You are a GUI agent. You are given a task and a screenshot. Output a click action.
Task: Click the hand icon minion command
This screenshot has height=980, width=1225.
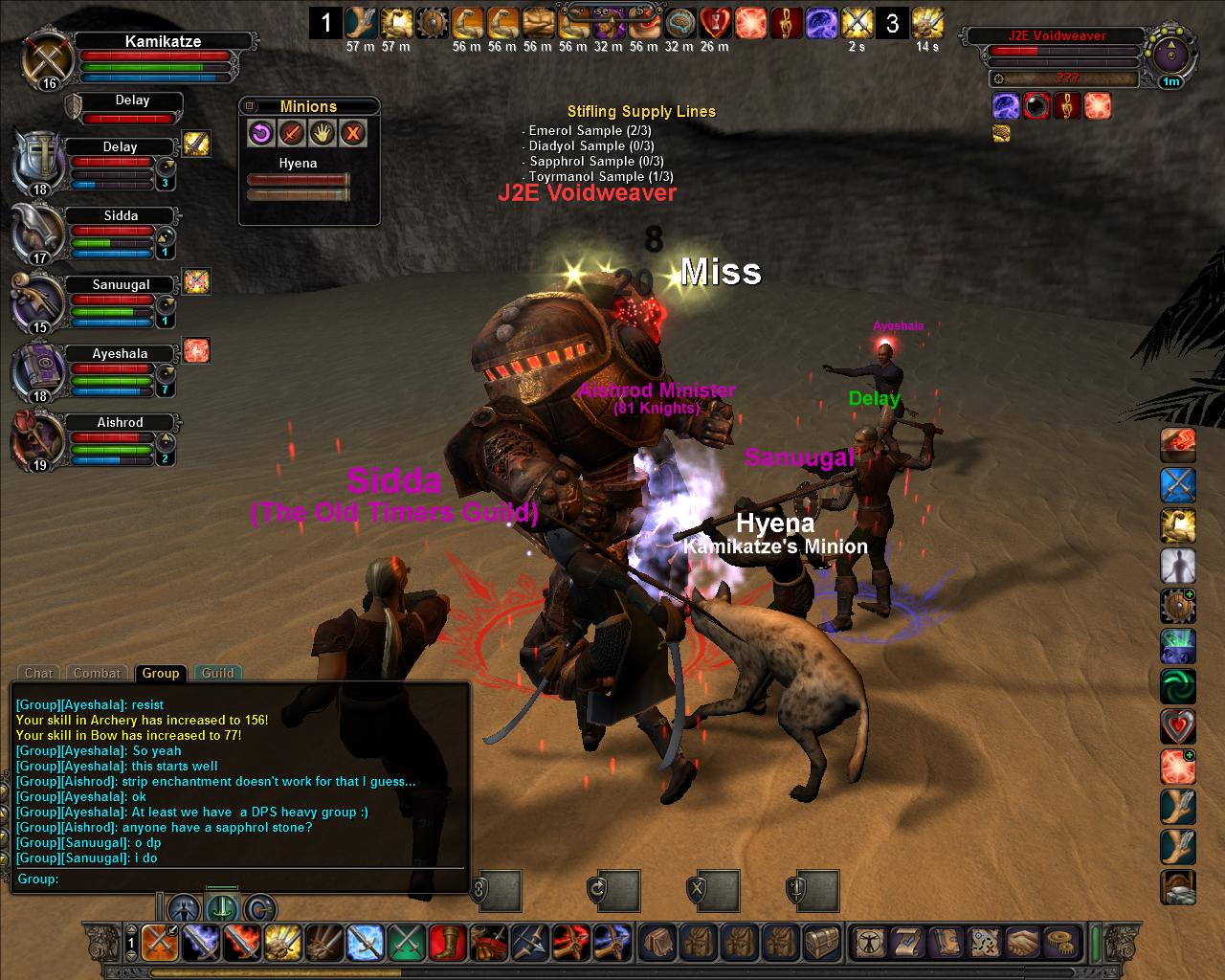click(x=323, y=133)
